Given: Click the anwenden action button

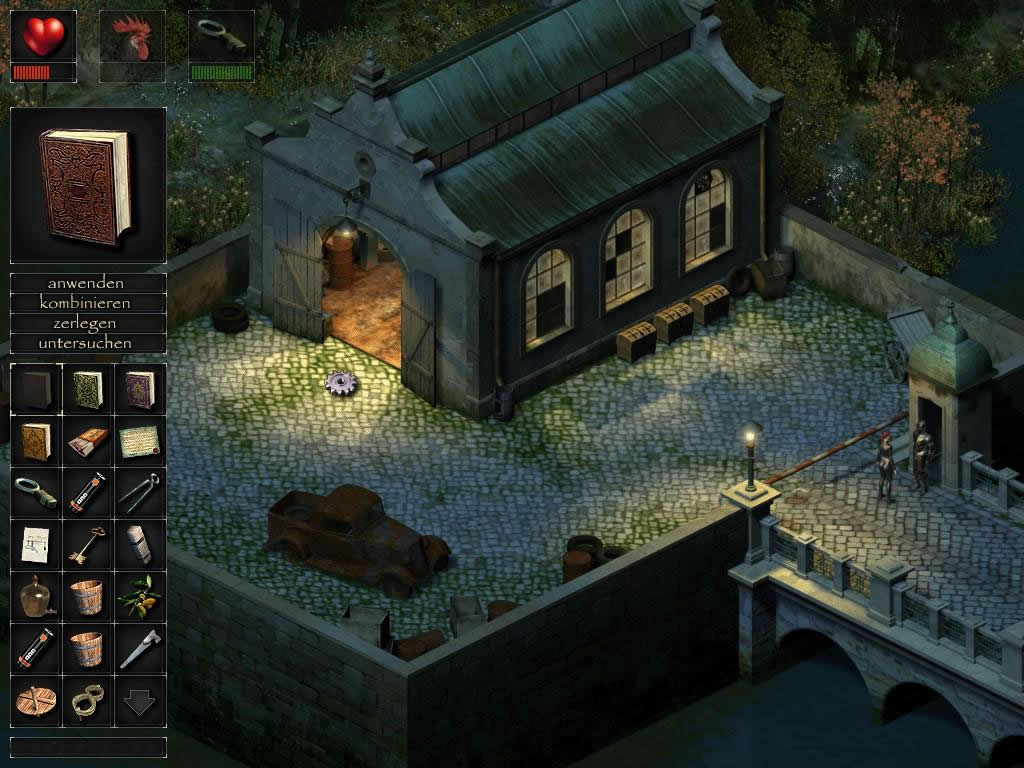Looking at the screenshot, I should tap(88, 284).
